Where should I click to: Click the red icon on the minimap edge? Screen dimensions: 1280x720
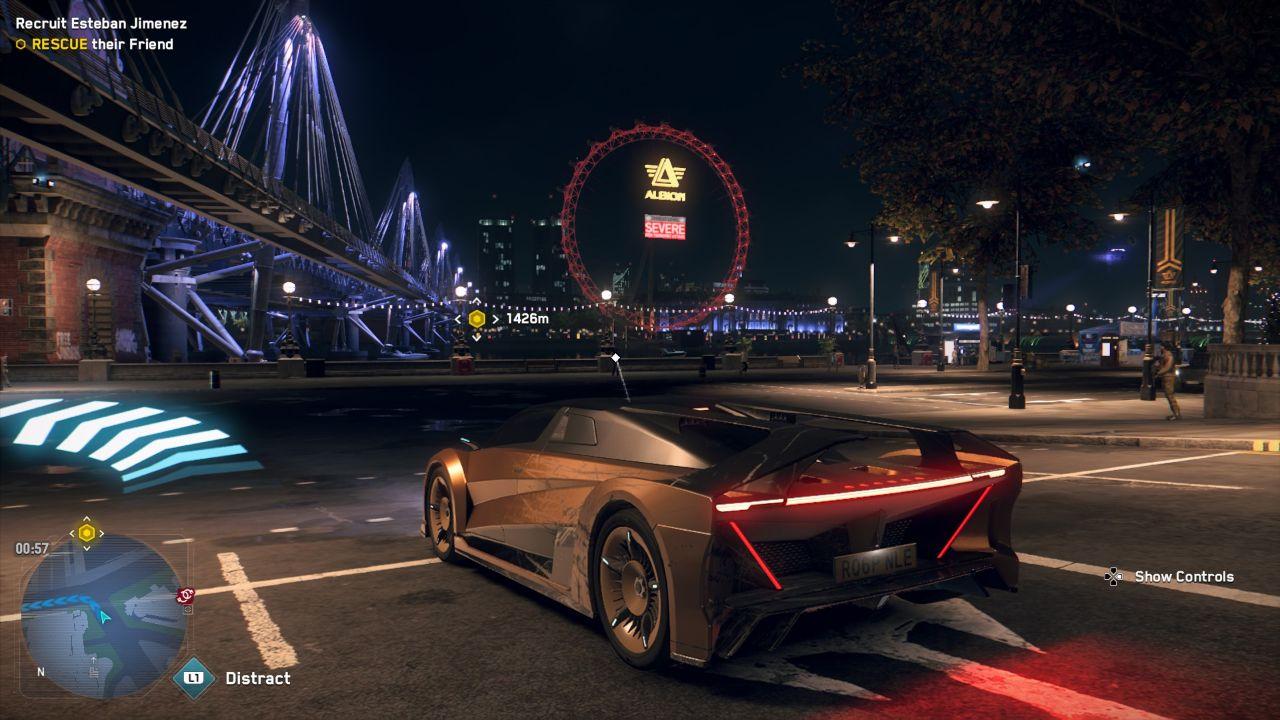click(185, 596)
